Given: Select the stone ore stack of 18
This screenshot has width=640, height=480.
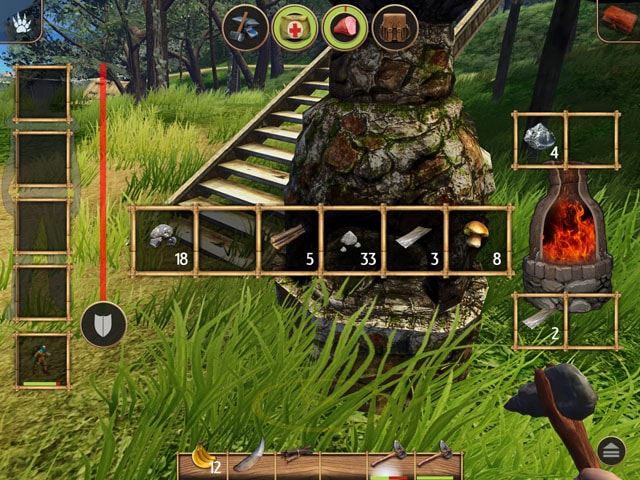Looking at the screenshot, I should (x=164, y=240).
